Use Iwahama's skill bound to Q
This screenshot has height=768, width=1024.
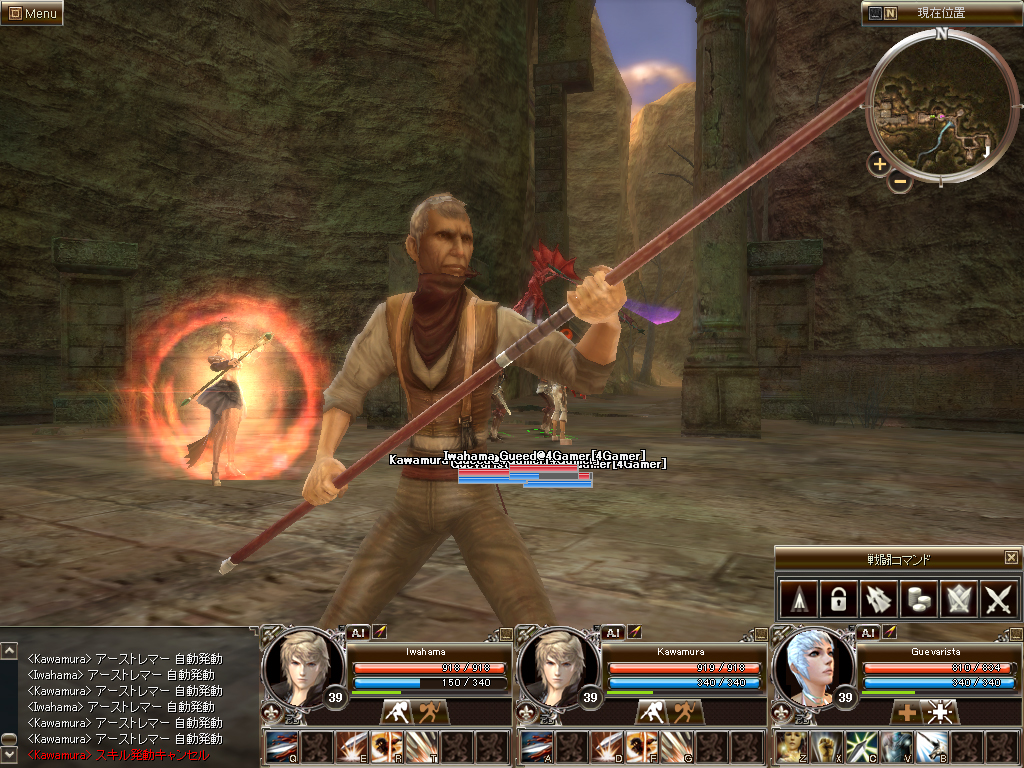click(x=281, y=747)
